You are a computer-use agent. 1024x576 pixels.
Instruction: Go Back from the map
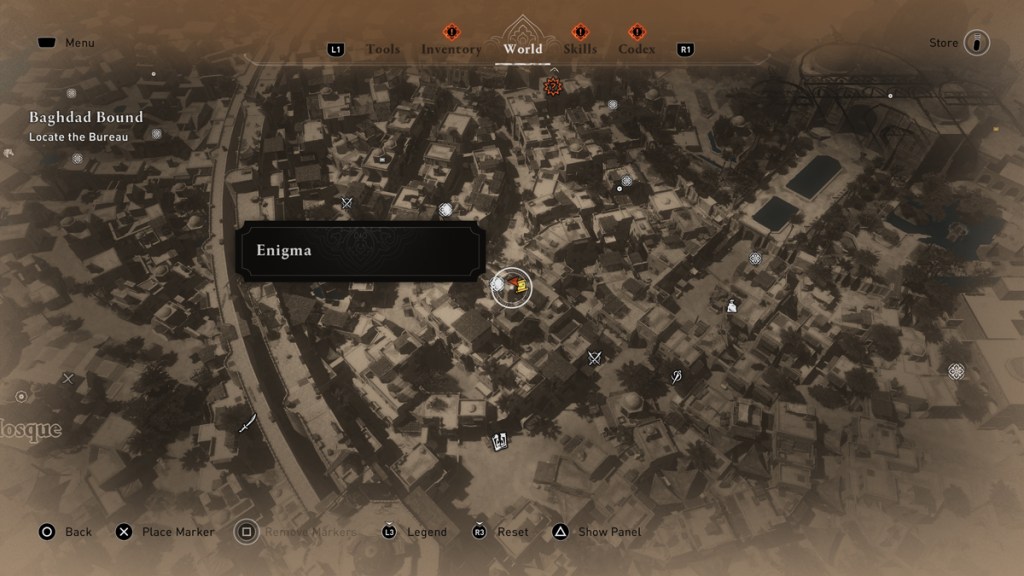tap(65, 532)
